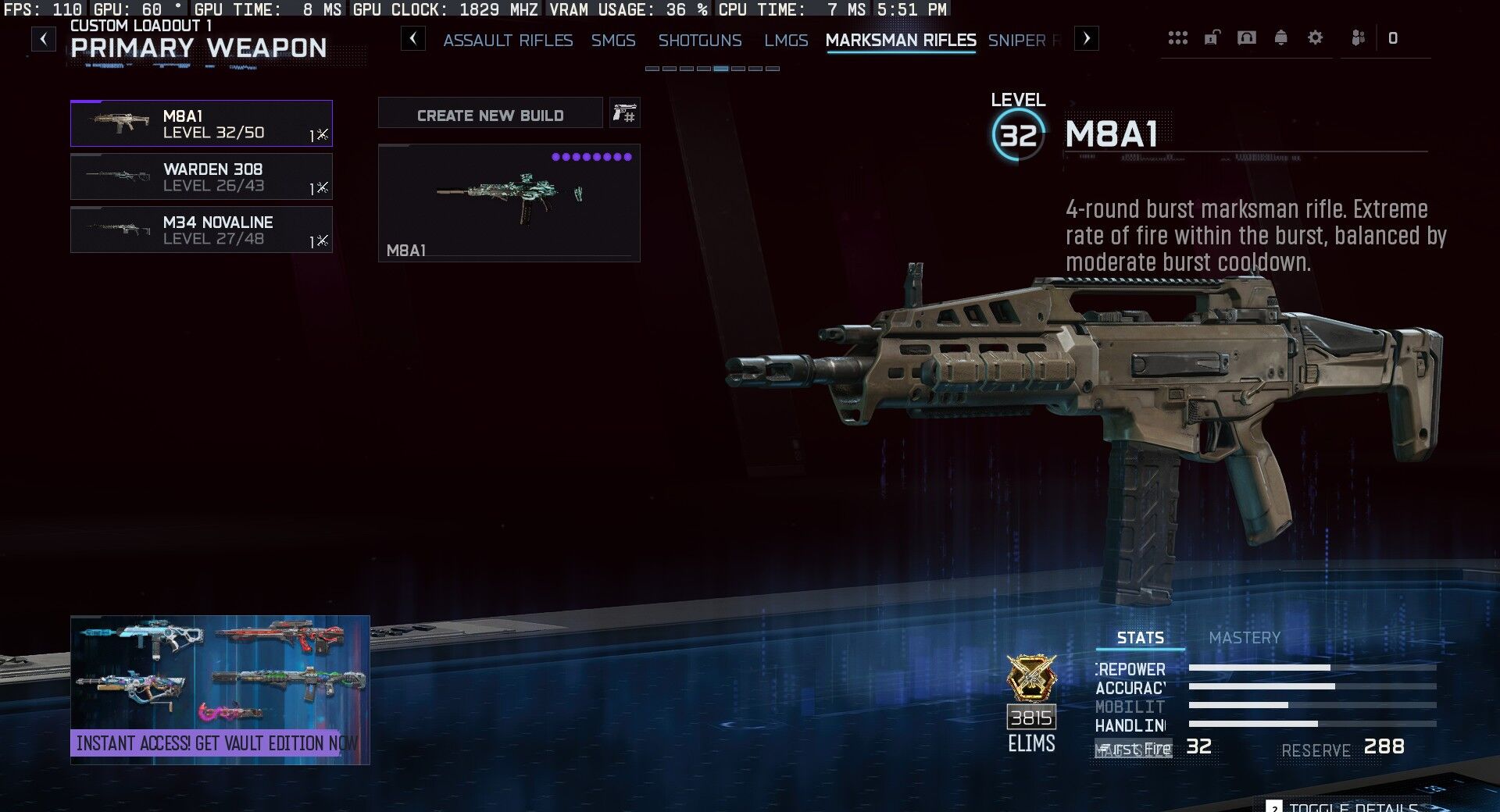Image resolution: width=1500 pixels, height=812 pixels.
Task: Switch to LMGs category
Action: coord(786,40)
